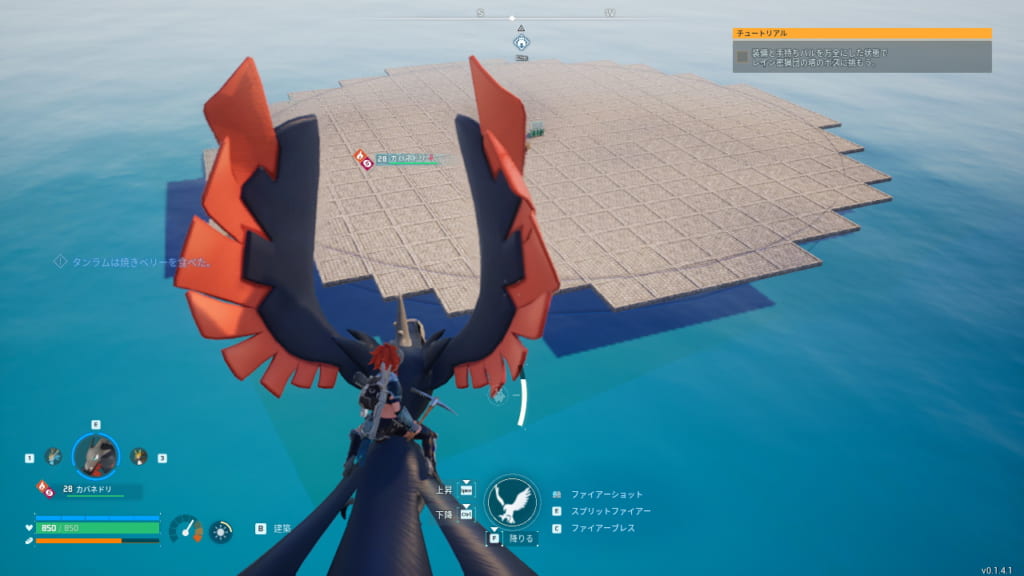The image size is (1024, 576).
Task: Click the sun time-of-day icon
Action: [221, 530]
